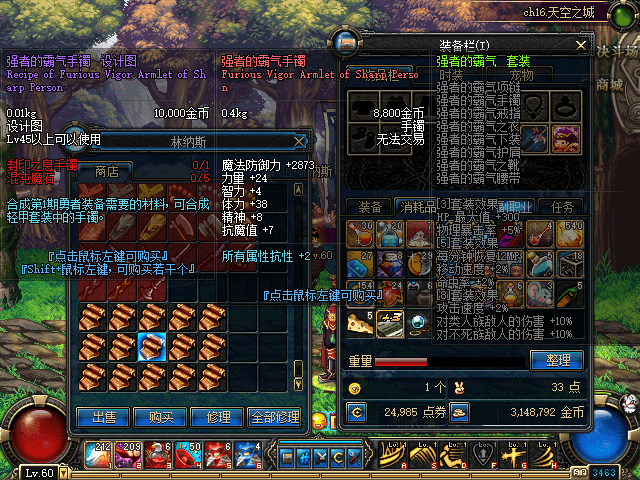Select the cheese item in inventory
This screenshot has height=480, width=640.
tap(359, 323)
